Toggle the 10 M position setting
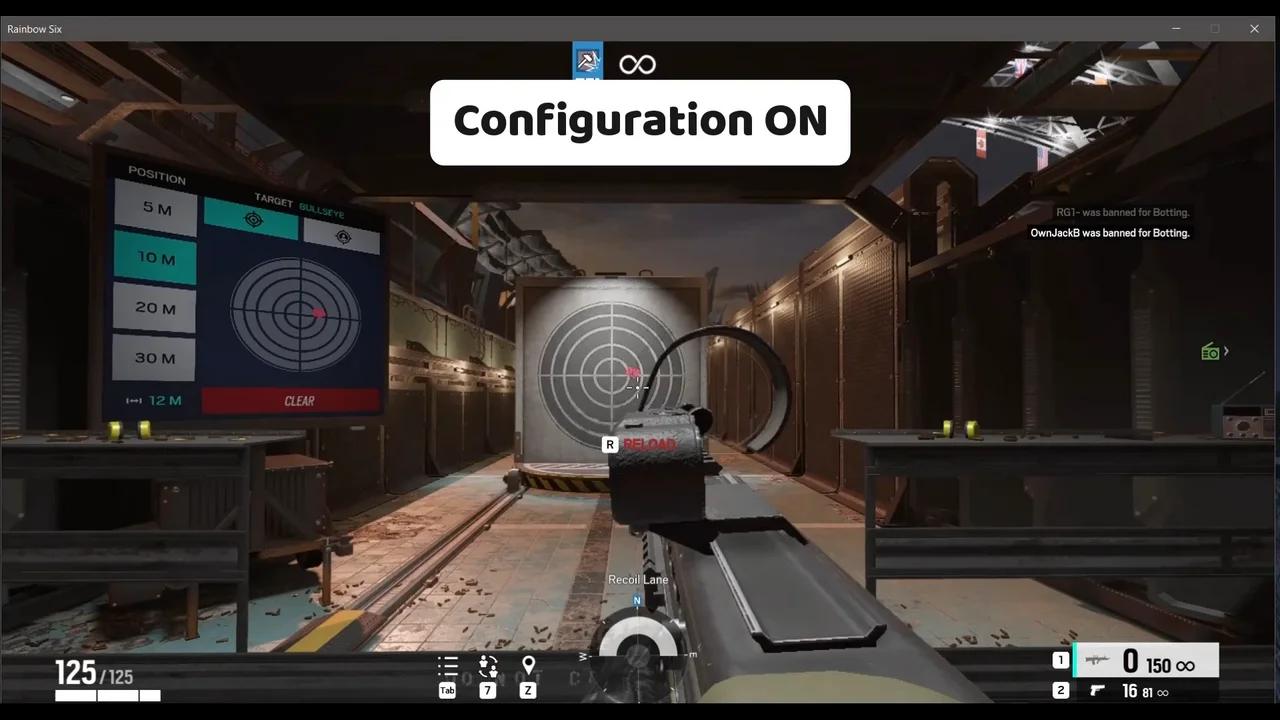 154,258
